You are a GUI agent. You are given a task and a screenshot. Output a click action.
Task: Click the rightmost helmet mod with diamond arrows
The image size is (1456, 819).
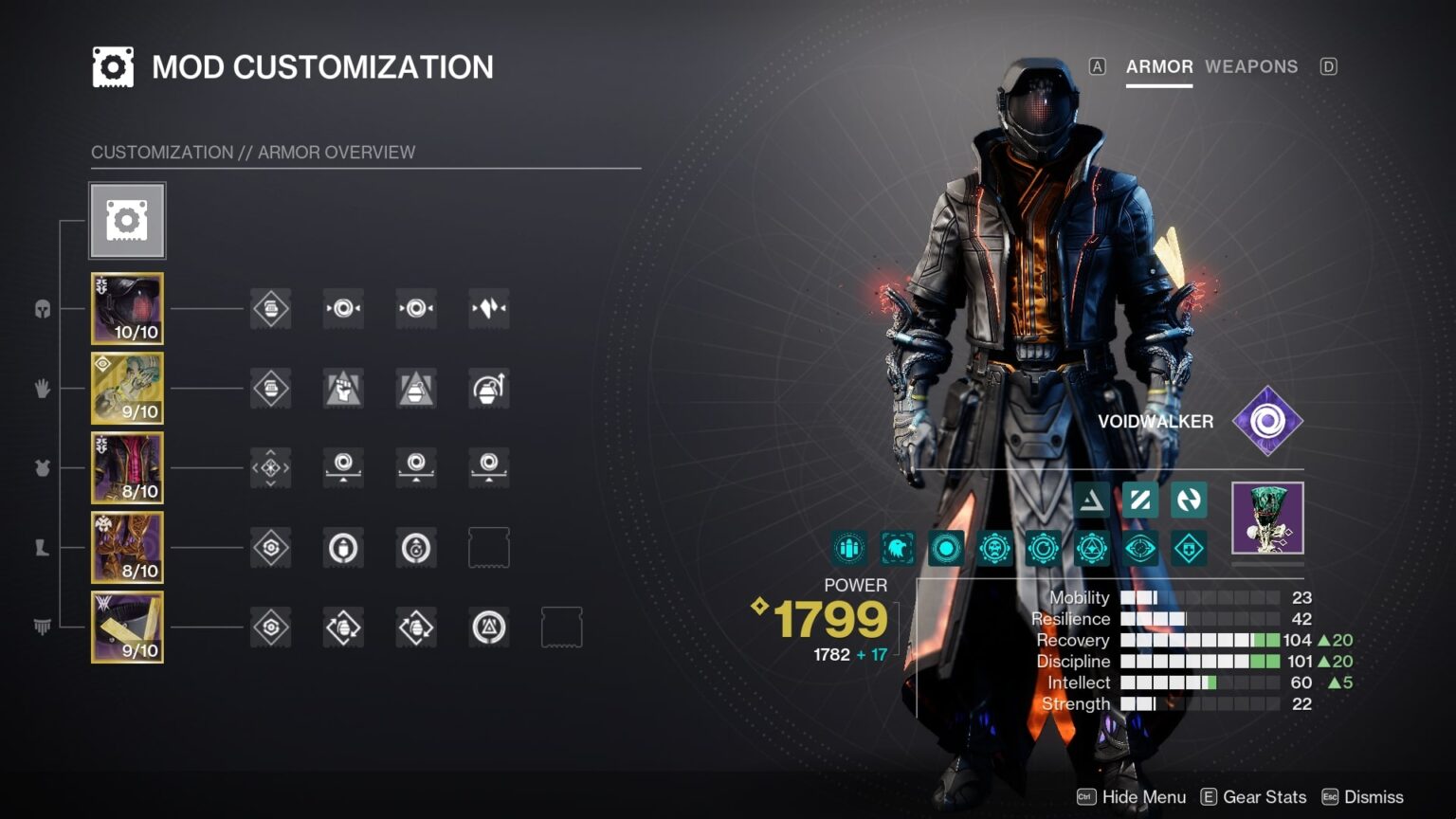click(x=489, y=309)
